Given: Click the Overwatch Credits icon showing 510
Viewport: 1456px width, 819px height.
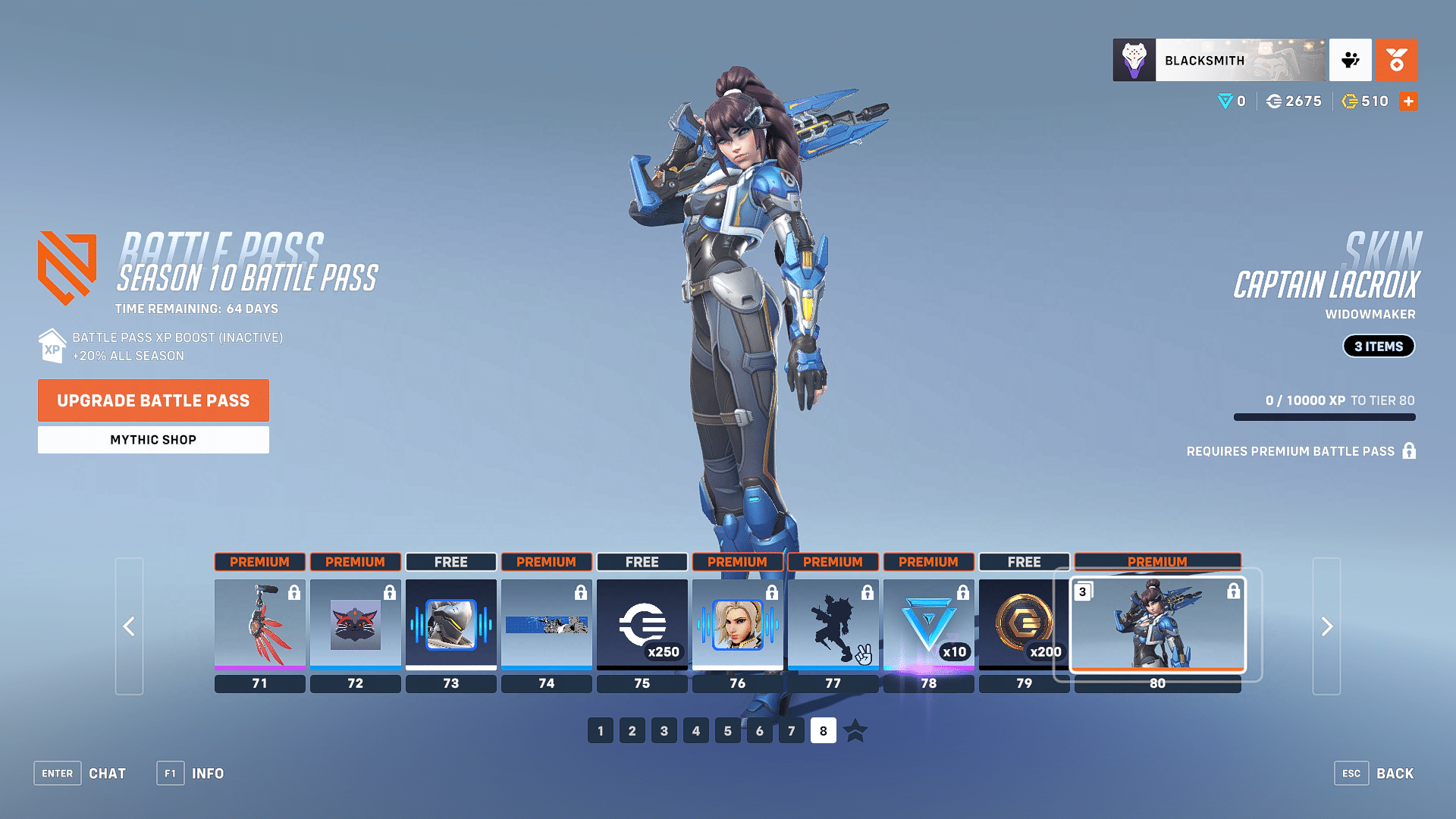Looking at the screenshot, I should tap(1349, 101).
